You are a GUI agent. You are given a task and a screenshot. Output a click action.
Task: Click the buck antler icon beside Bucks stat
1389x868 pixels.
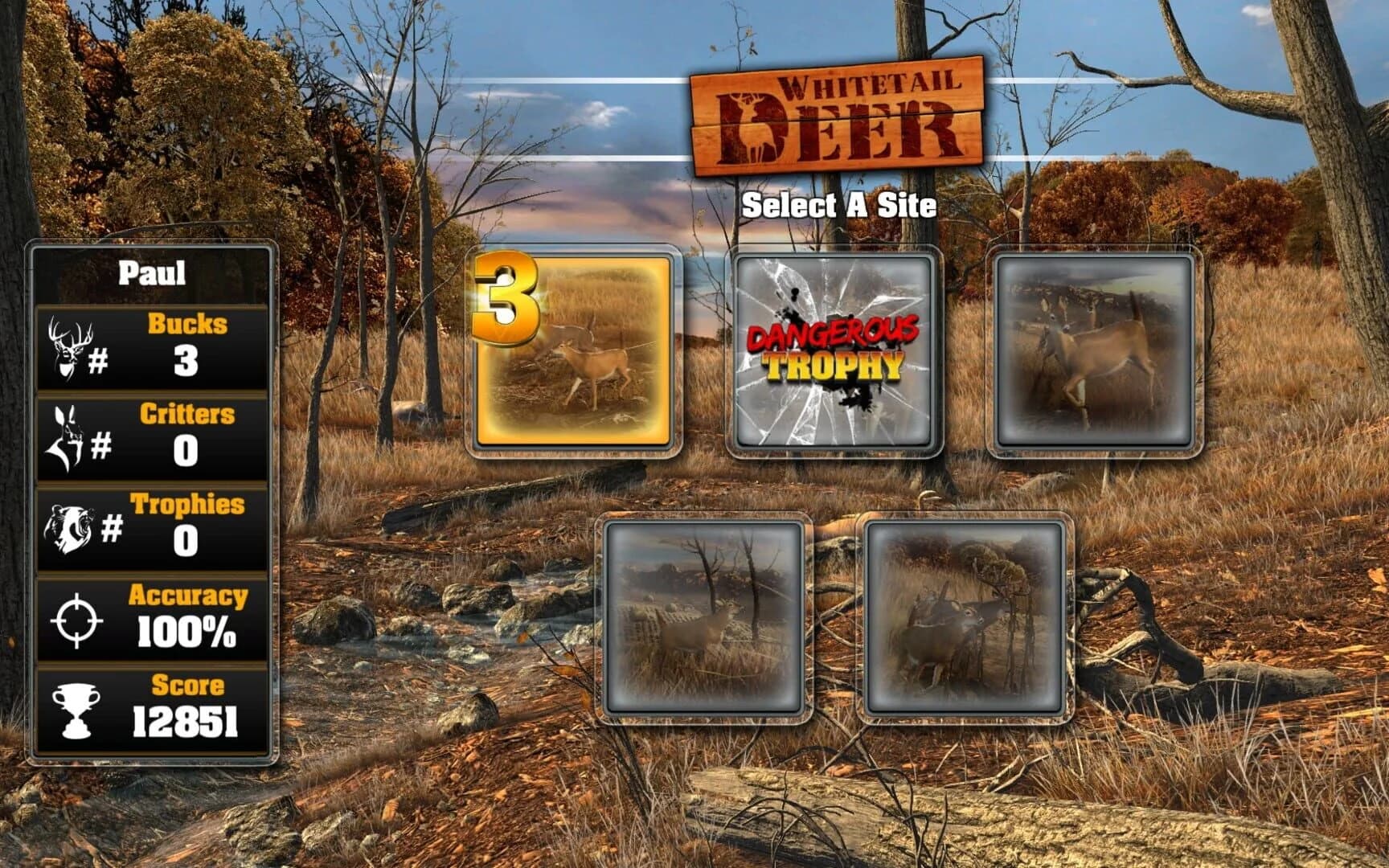(68, 346)
